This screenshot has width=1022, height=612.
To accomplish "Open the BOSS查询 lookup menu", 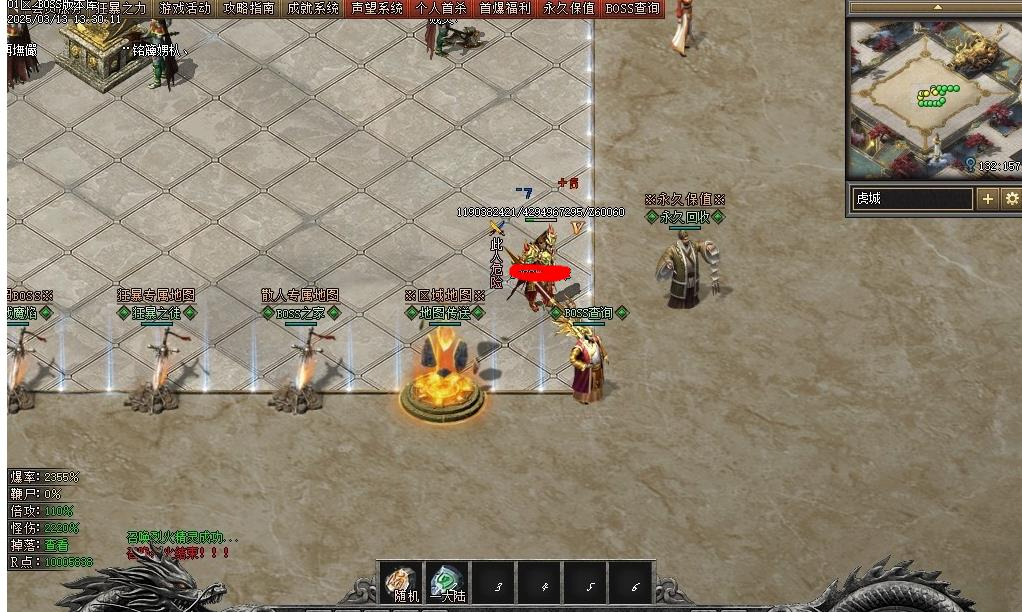I will point(633,8).
